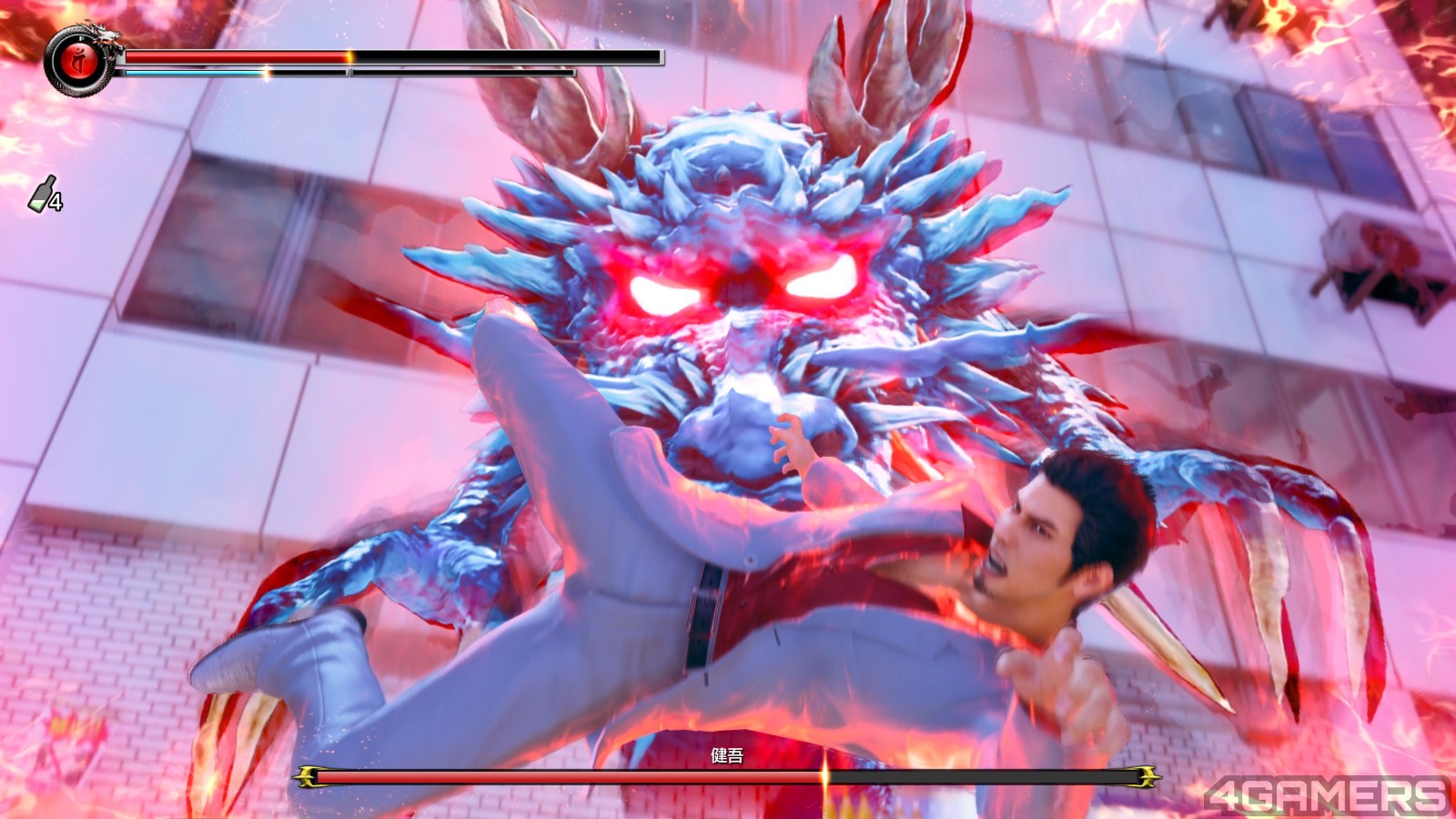Click the red dragon style emblem
This screenshot has height=819, width=1456.
[x=79, y=60]
